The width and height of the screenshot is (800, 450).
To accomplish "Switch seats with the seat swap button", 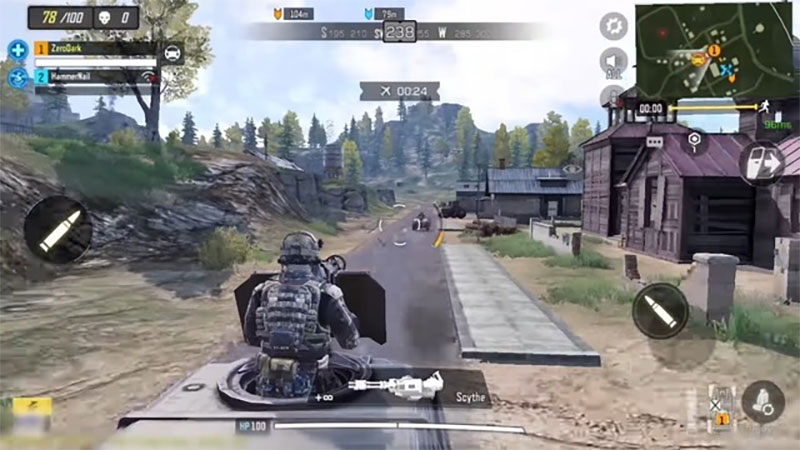I will (763, 401).
